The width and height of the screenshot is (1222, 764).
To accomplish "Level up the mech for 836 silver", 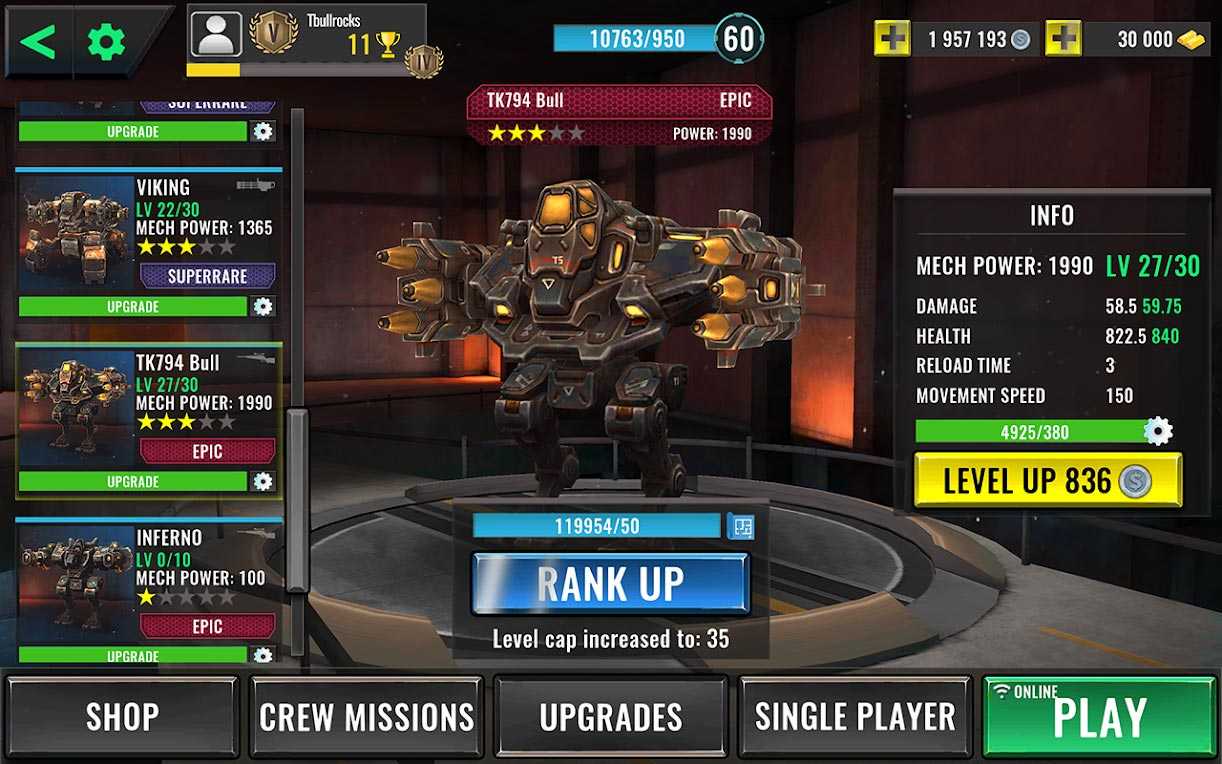I will click(1047, 481).
